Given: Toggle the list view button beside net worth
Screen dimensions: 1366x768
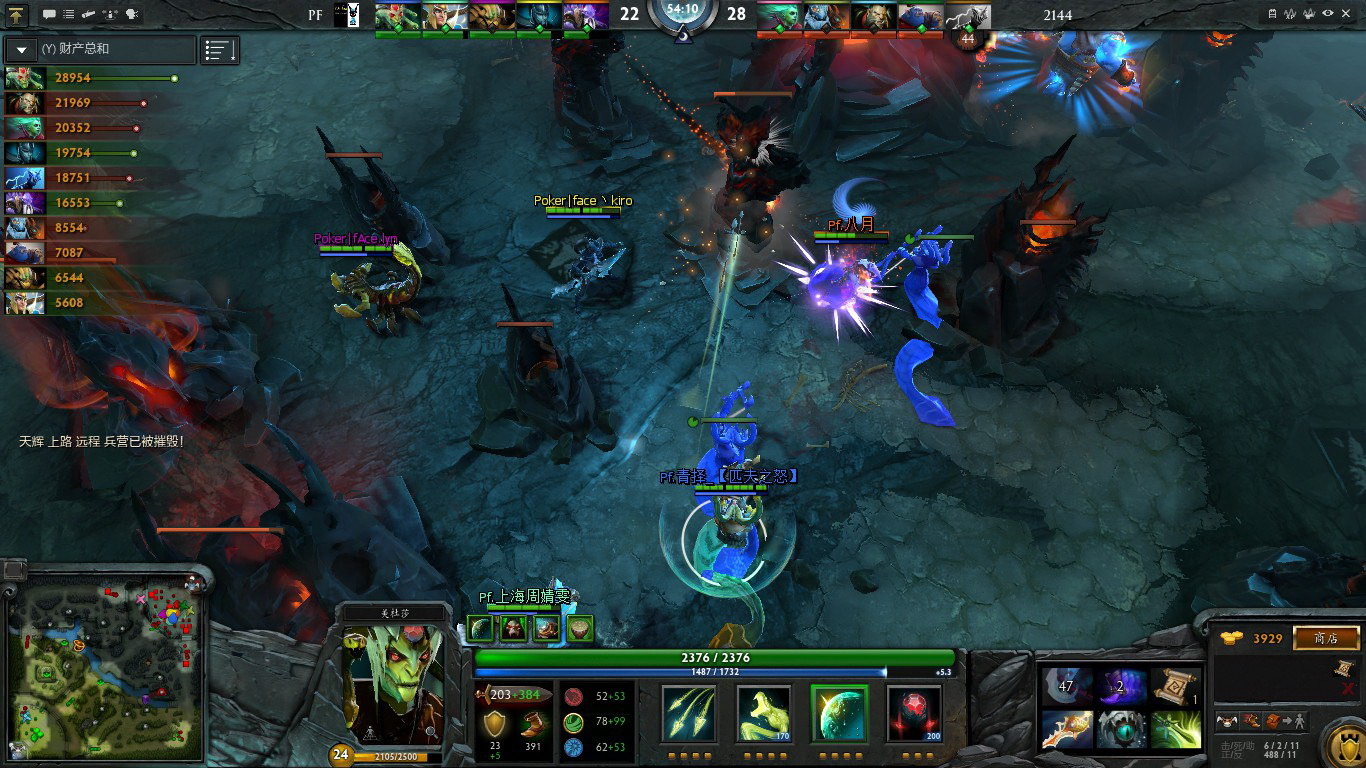Looking at the screenshot, I should tap(220, 49).
